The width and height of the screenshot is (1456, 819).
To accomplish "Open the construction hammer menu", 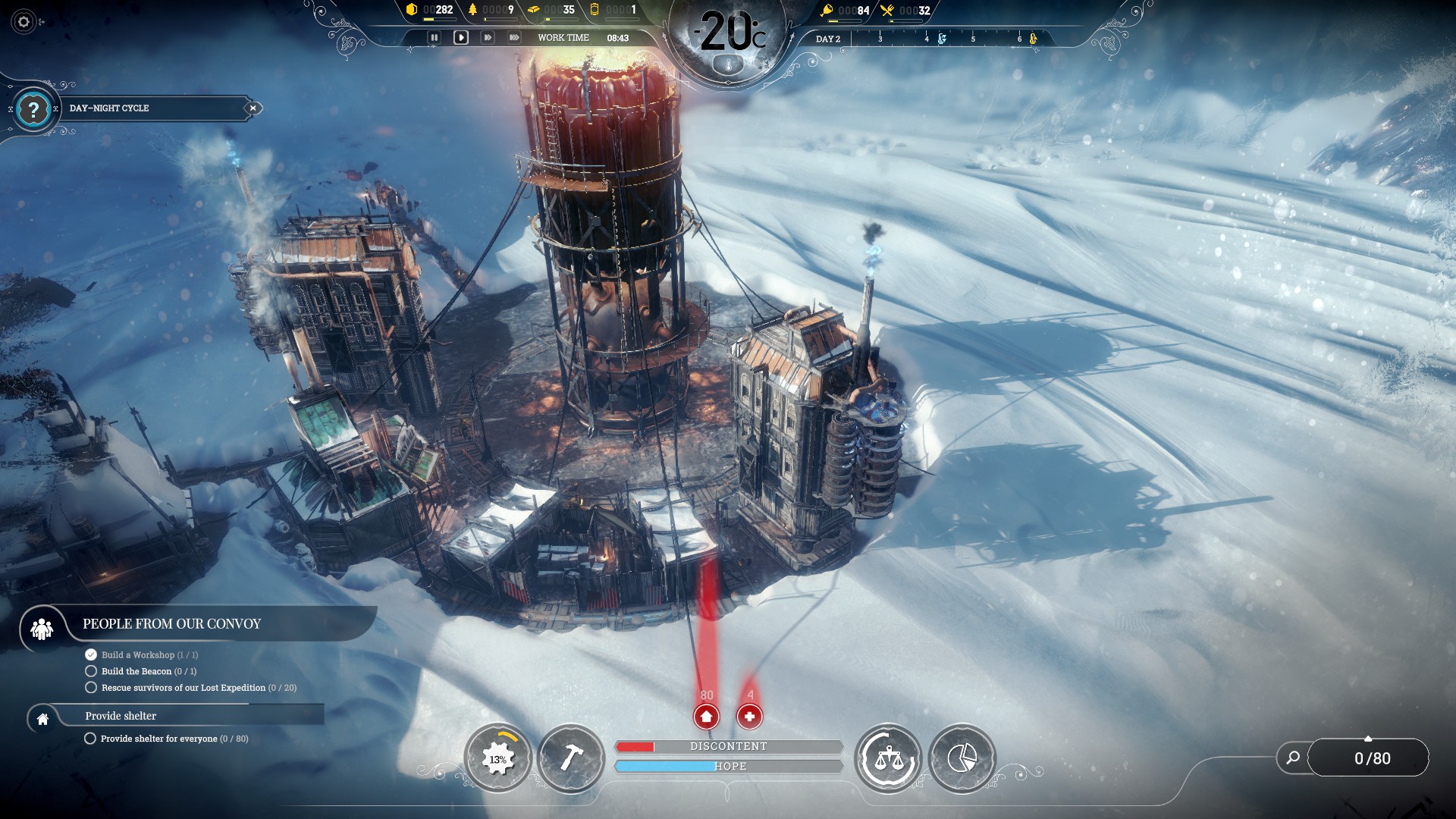I will click(x=570, y=758).
